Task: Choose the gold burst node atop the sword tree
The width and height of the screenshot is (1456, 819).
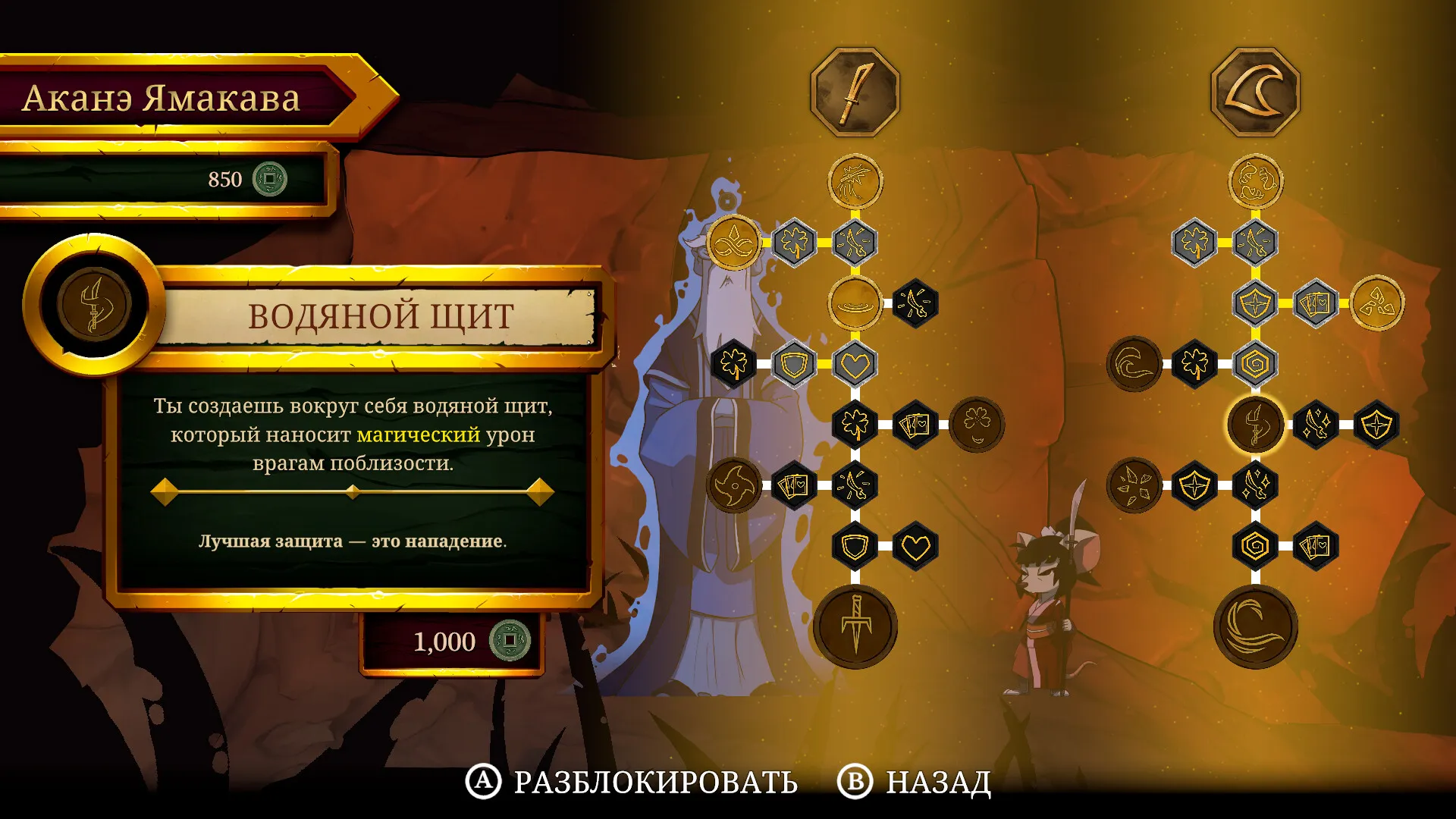Action: [855, 181]
